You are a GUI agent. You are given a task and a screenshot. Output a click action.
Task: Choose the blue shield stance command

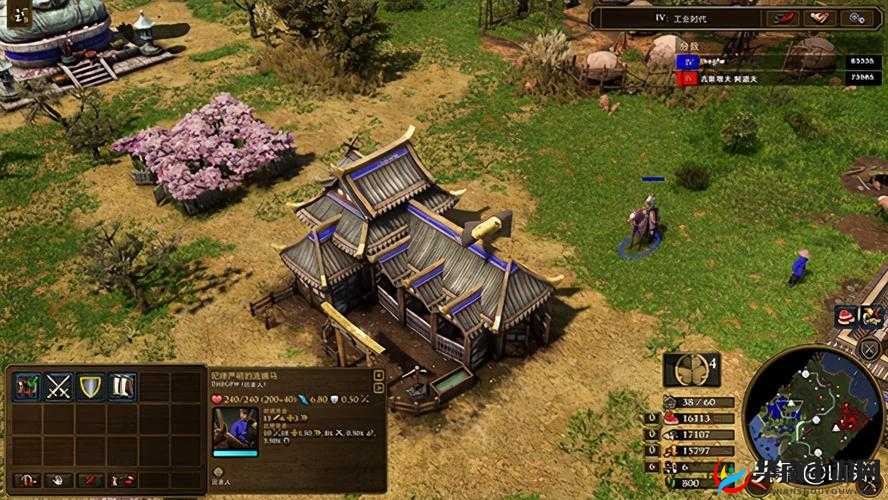pos(91,387)
